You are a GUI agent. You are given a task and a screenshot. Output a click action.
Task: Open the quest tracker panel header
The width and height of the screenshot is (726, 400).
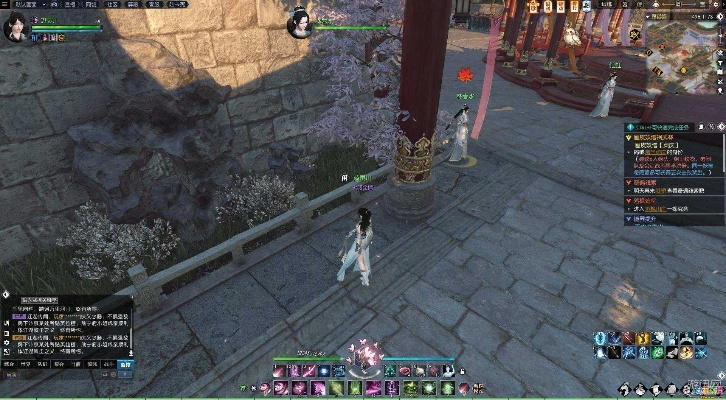coord(670,128)
